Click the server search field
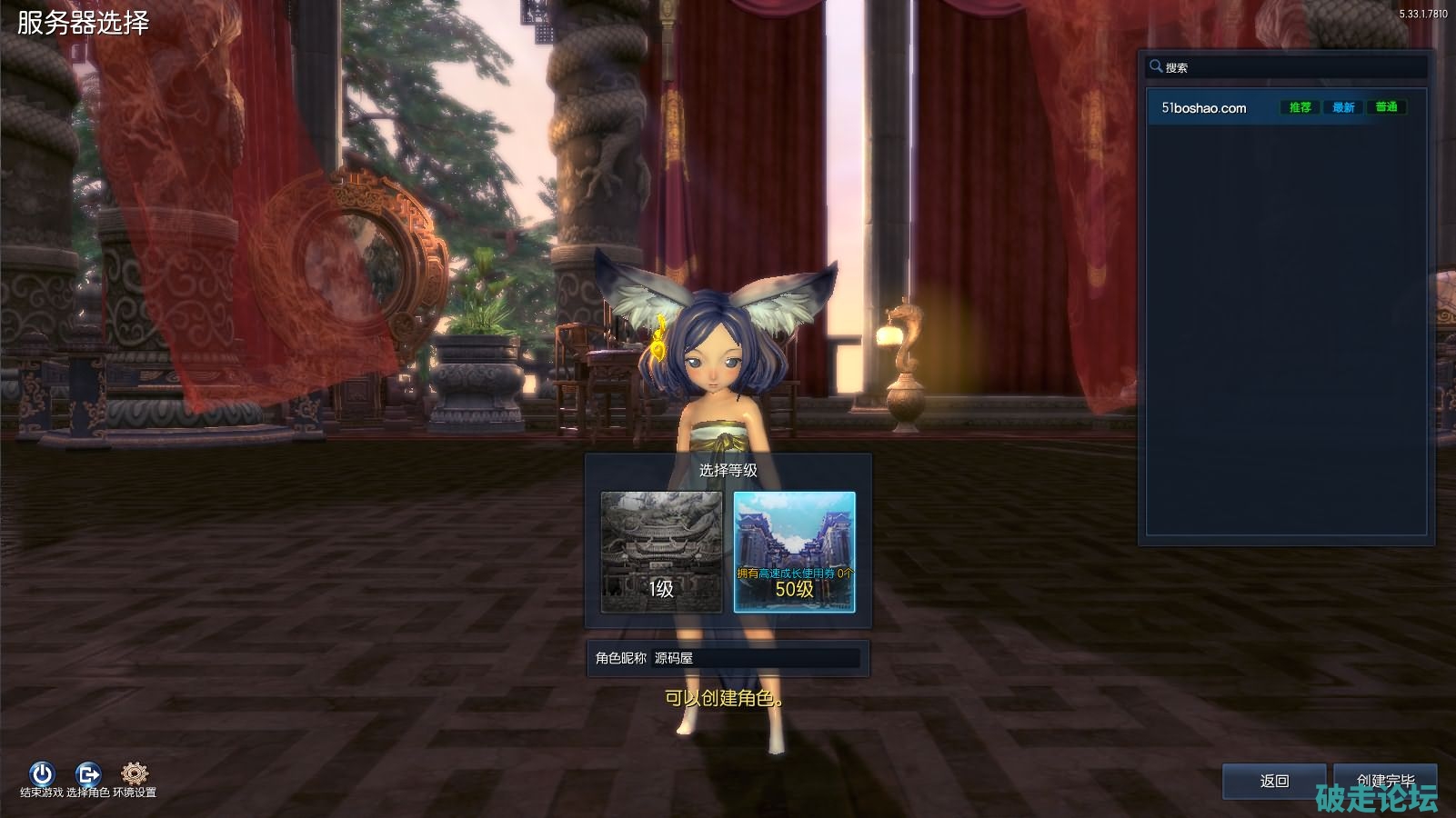Screen dimensions: 1456x818 click(x=1291, y=67)
